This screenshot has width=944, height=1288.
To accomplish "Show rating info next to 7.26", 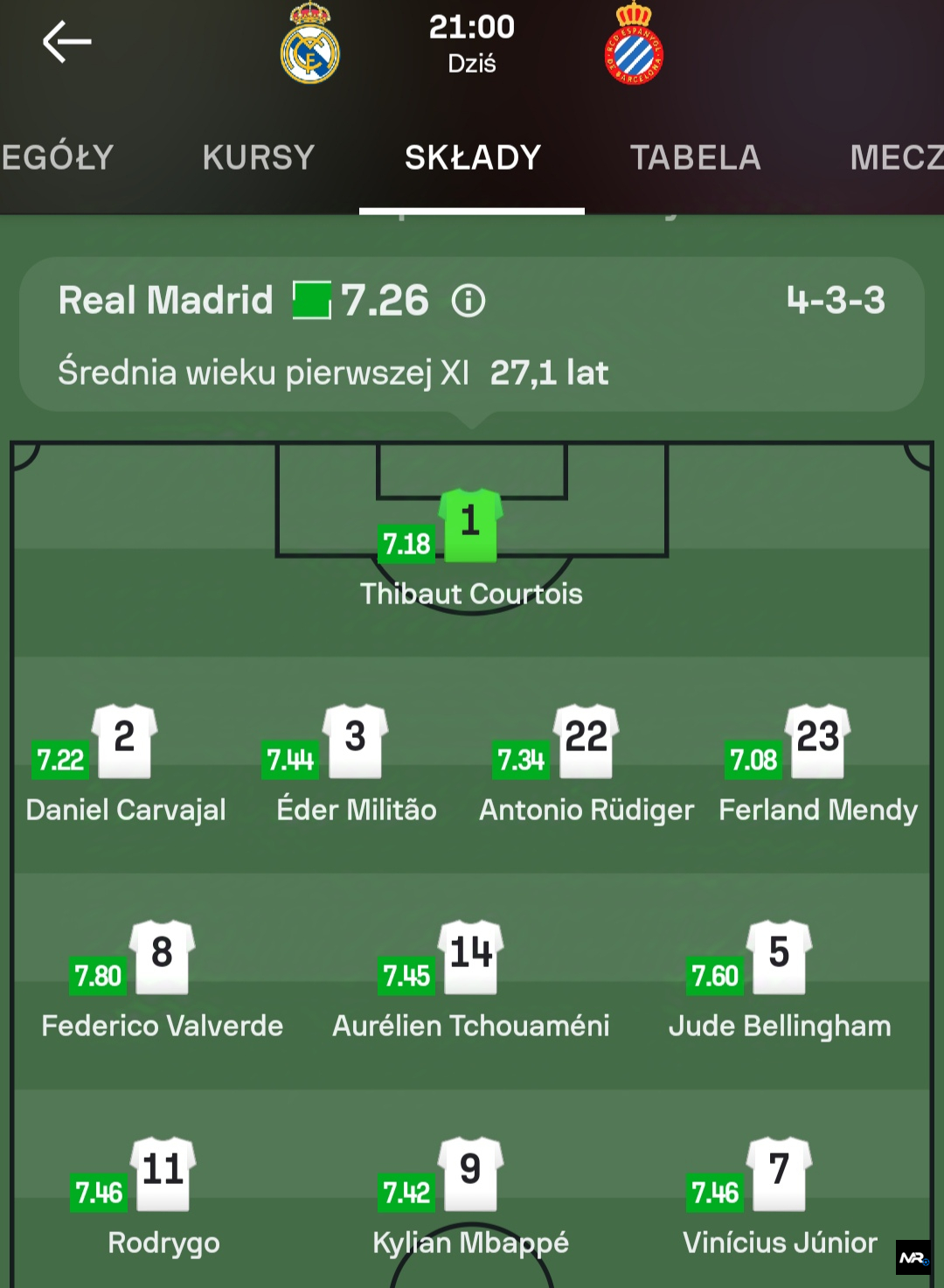I will [x=469, y=302].
